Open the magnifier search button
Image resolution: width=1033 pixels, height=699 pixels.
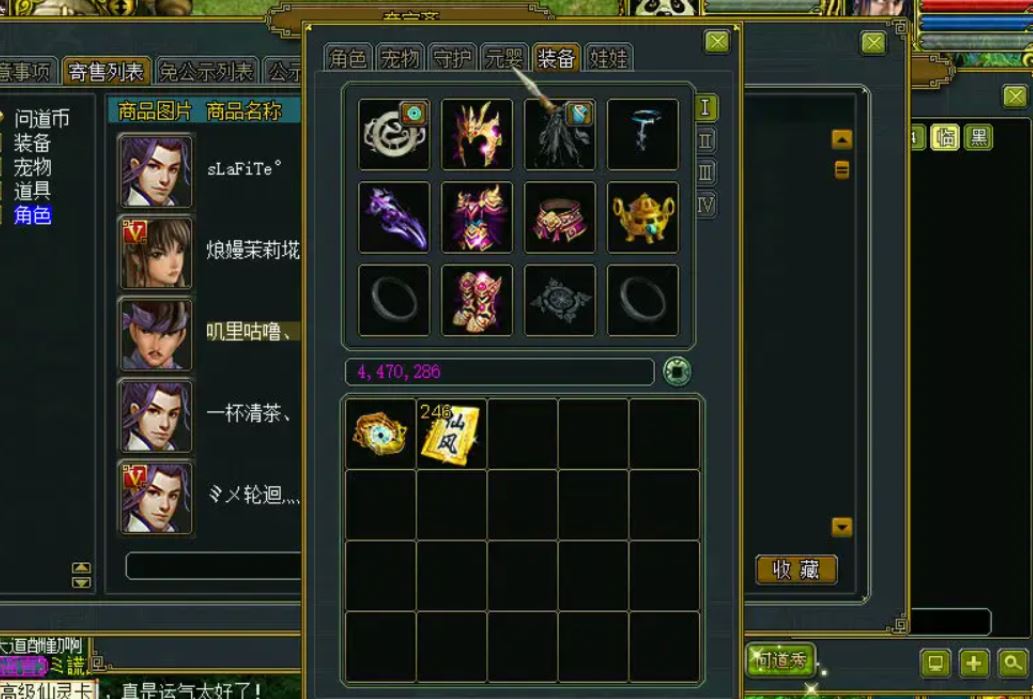(x=1012, y=663)
